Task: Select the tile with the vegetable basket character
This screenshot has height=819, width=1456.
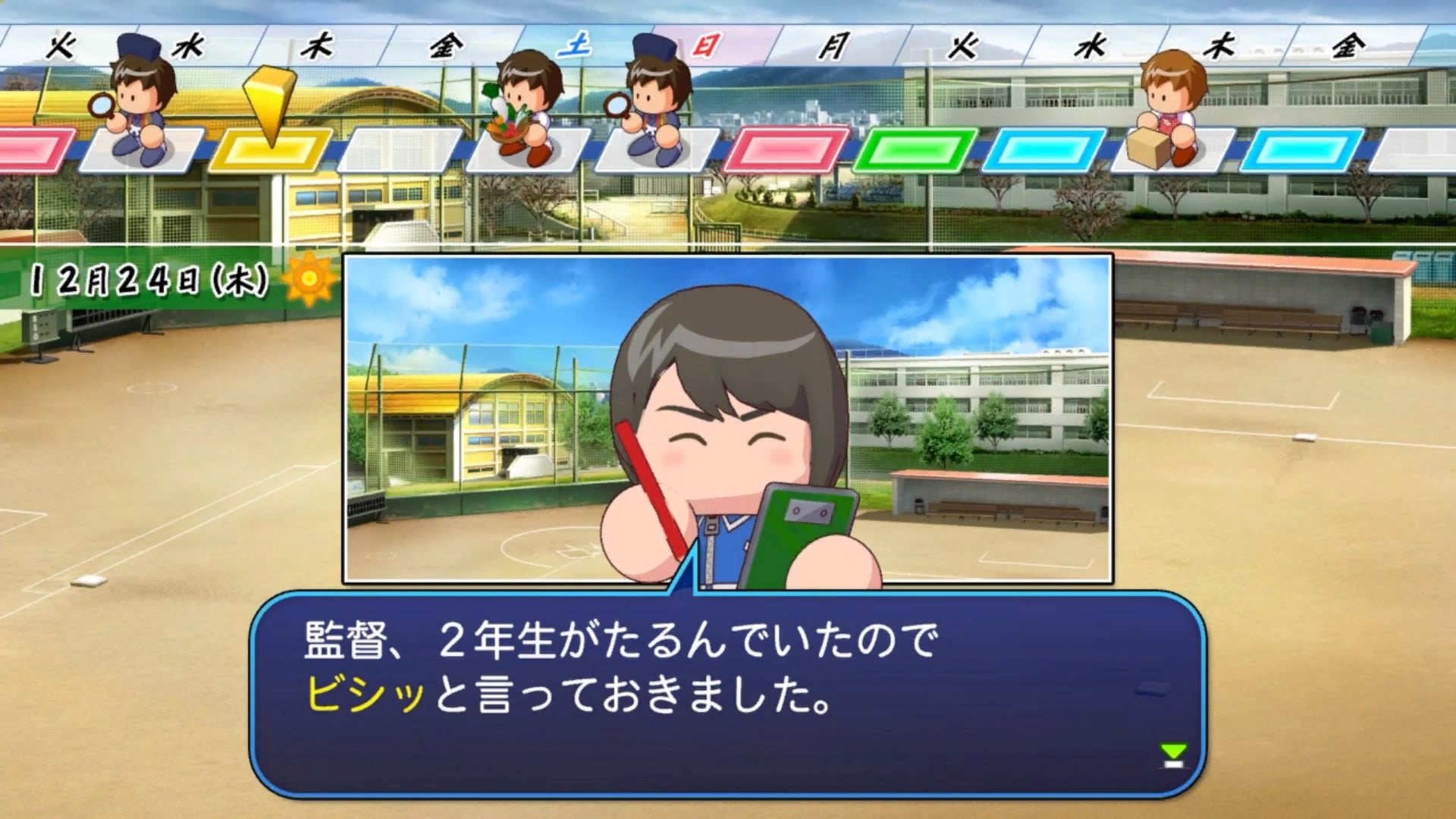Action: tap(528, 149)
